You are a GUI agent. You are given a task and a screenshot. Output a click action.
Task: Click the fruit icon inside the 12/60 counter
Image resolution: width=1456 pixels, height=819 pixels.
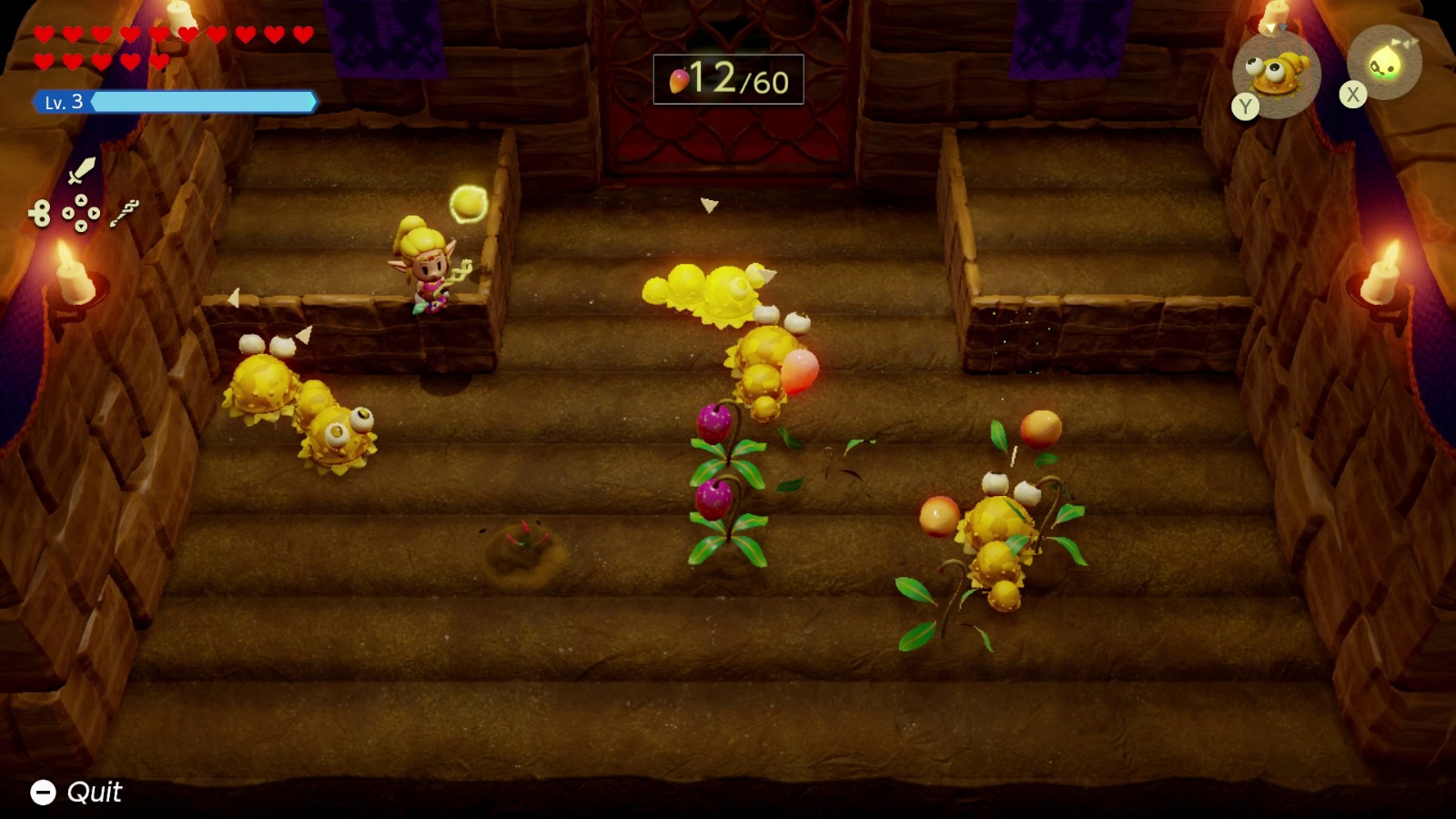pyautogui.click(x=679, y=80)
